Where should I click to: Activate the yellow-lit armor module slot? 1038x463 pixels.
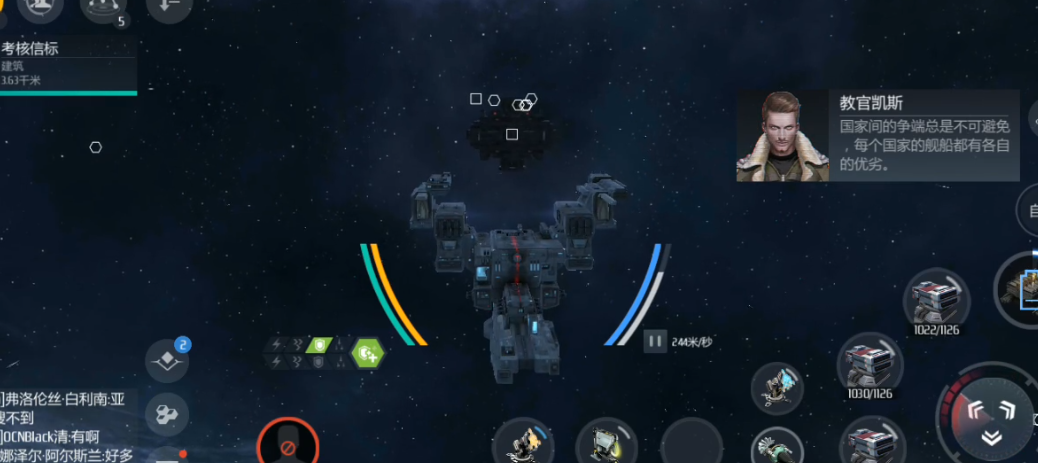pyautogui.click(x=607, y=442)
